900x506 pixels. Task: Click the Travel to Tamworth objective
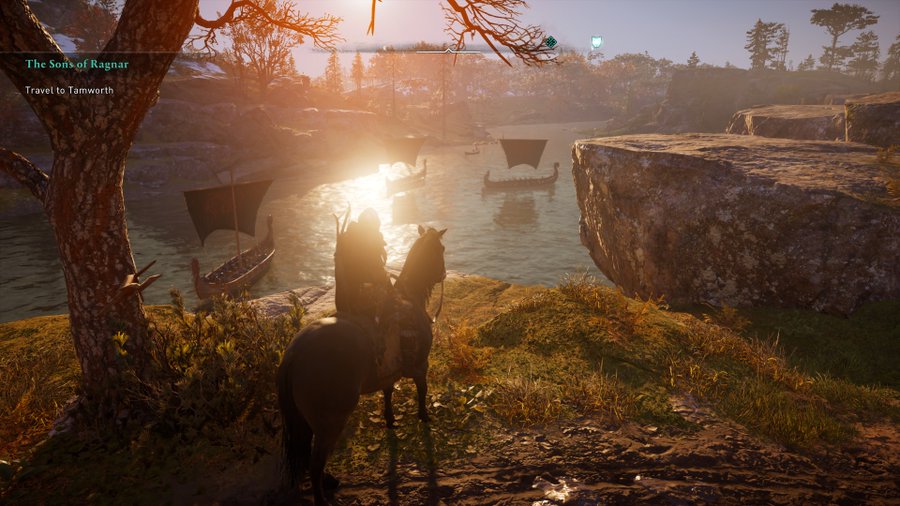(68, 90)
